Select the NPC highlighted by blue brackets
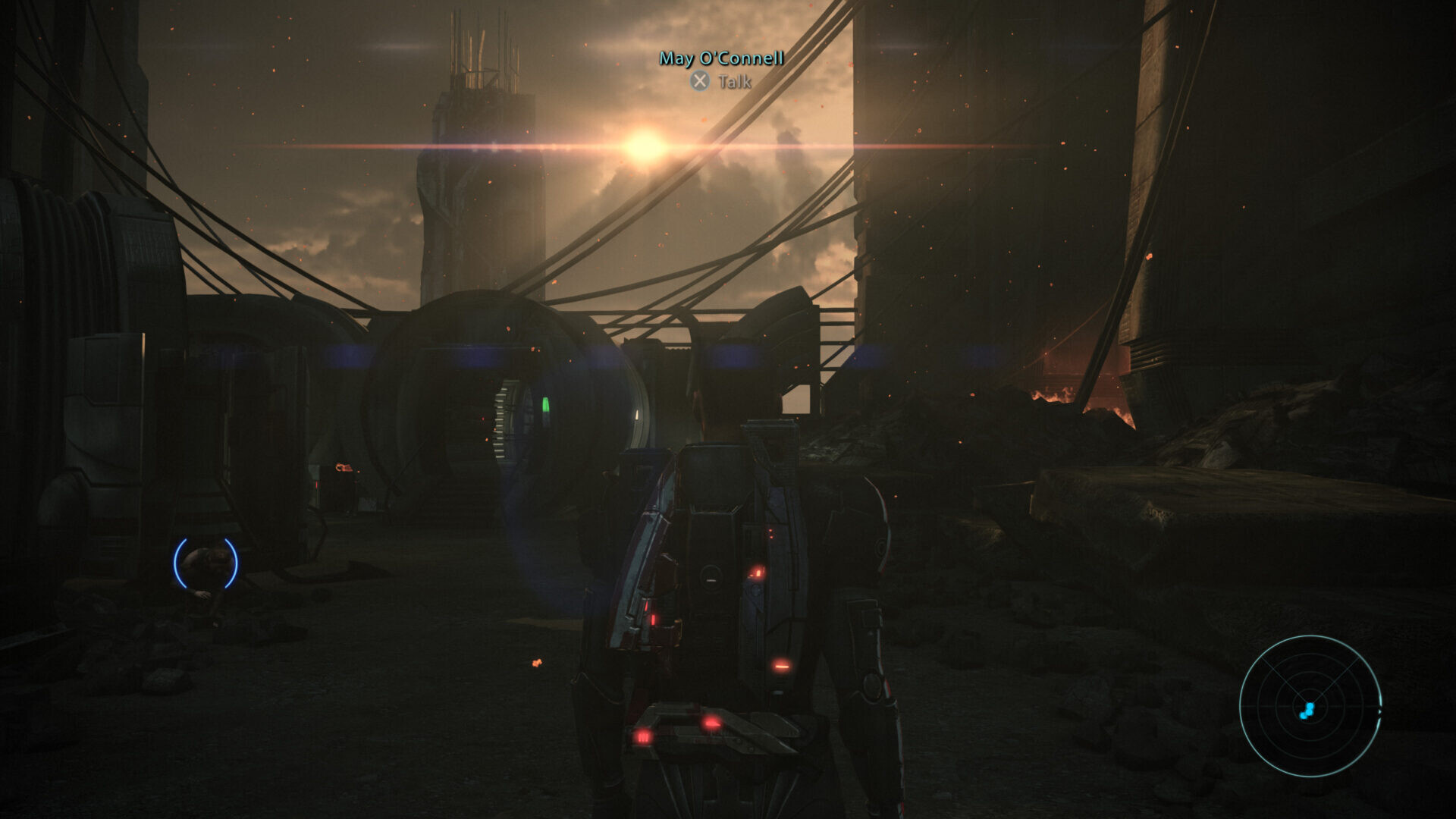 click(x=206, y=563)
